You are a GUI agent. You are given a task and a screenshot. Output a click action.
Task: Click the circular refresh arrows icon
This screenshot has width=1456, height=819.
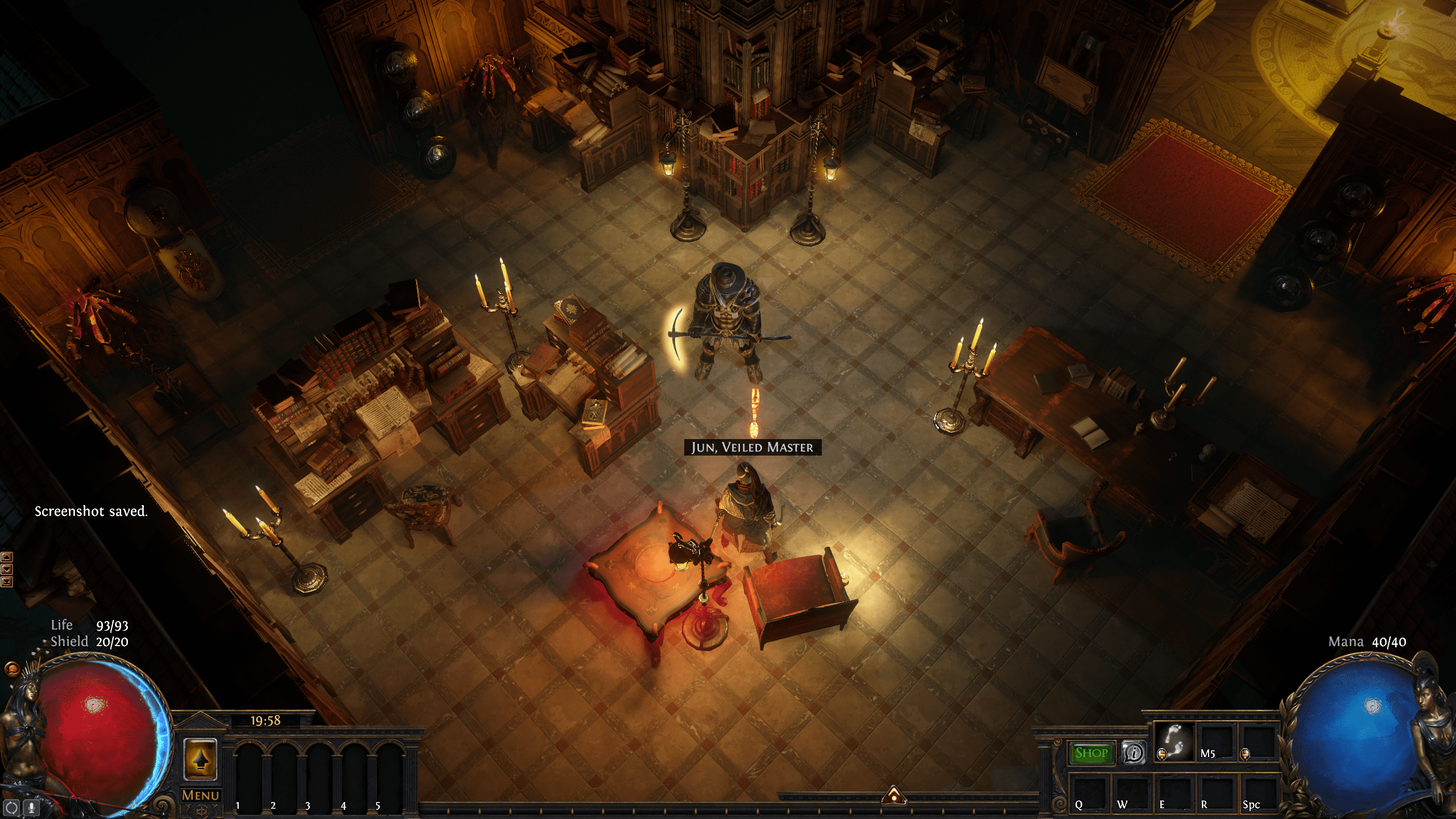12,807
